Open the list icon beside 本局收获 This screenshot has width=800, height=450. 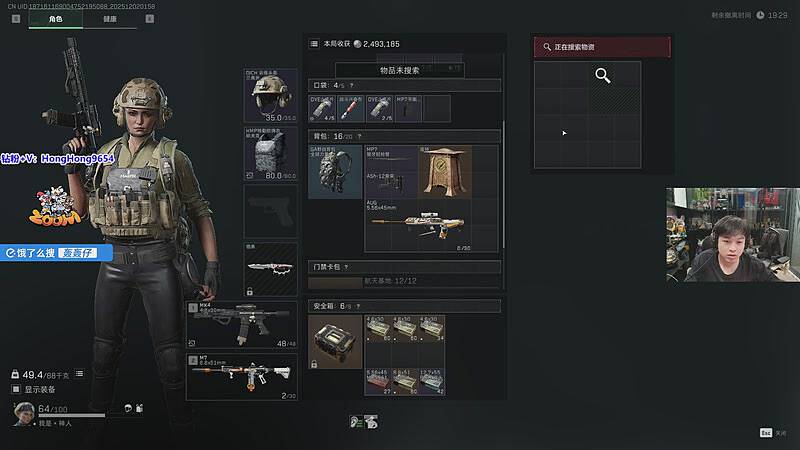(314, 44)
